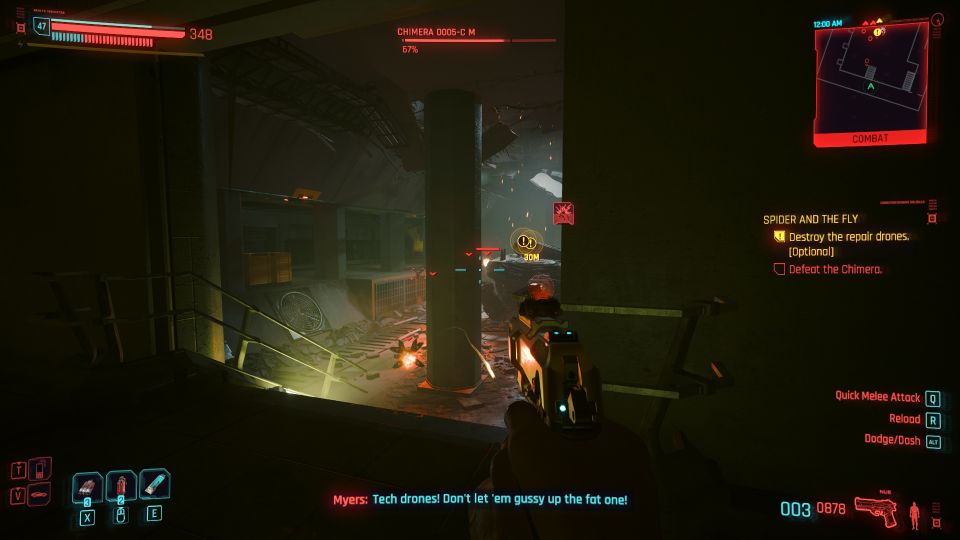The height and width of the screenshot is (540, 960).
Task: Use the red health inhaler slot
Action: click(x=121, y=487)
